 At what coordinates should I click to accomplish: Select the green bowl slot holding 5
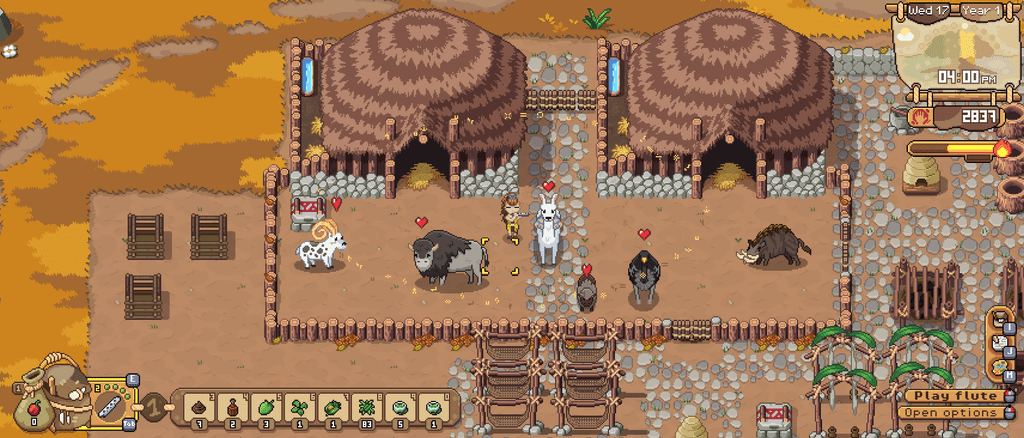pos(399,407)
